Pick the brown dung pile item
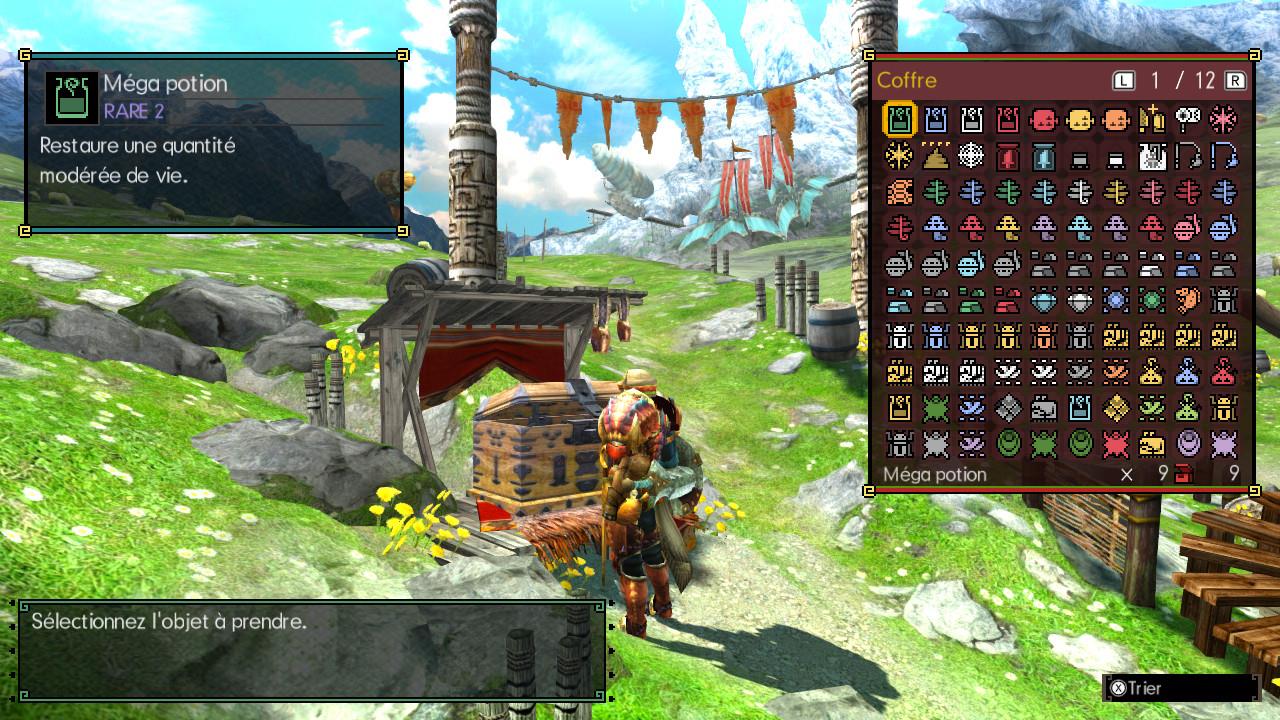This screenshot has width=1280, height=720. click(x=936, y=156)
